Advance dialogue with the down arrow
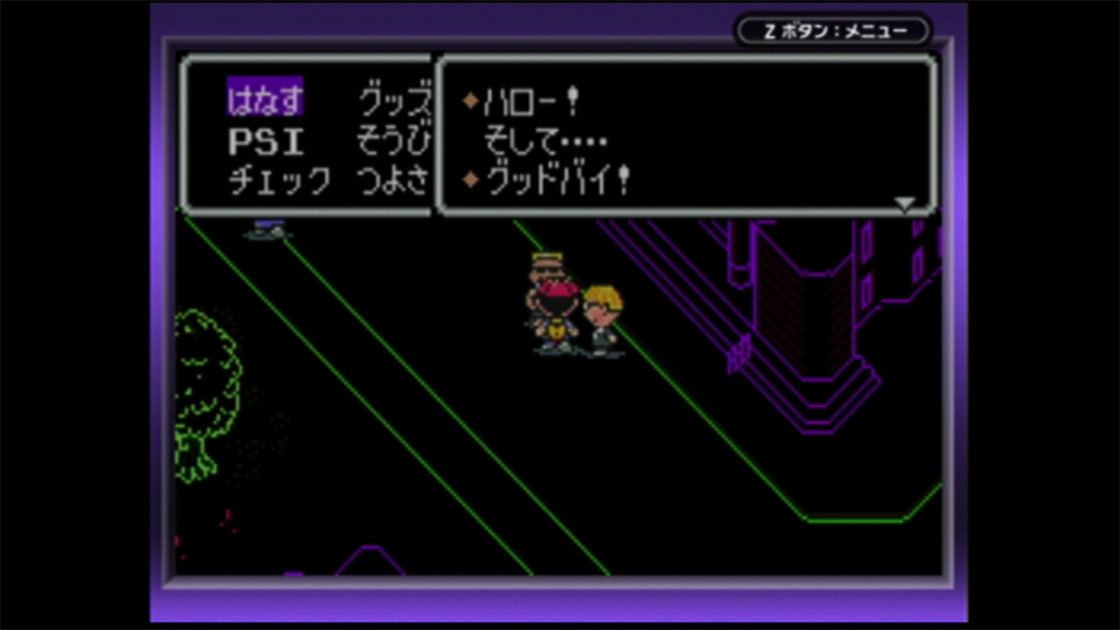Viewport: 1120px width, 630px height. 904,203
